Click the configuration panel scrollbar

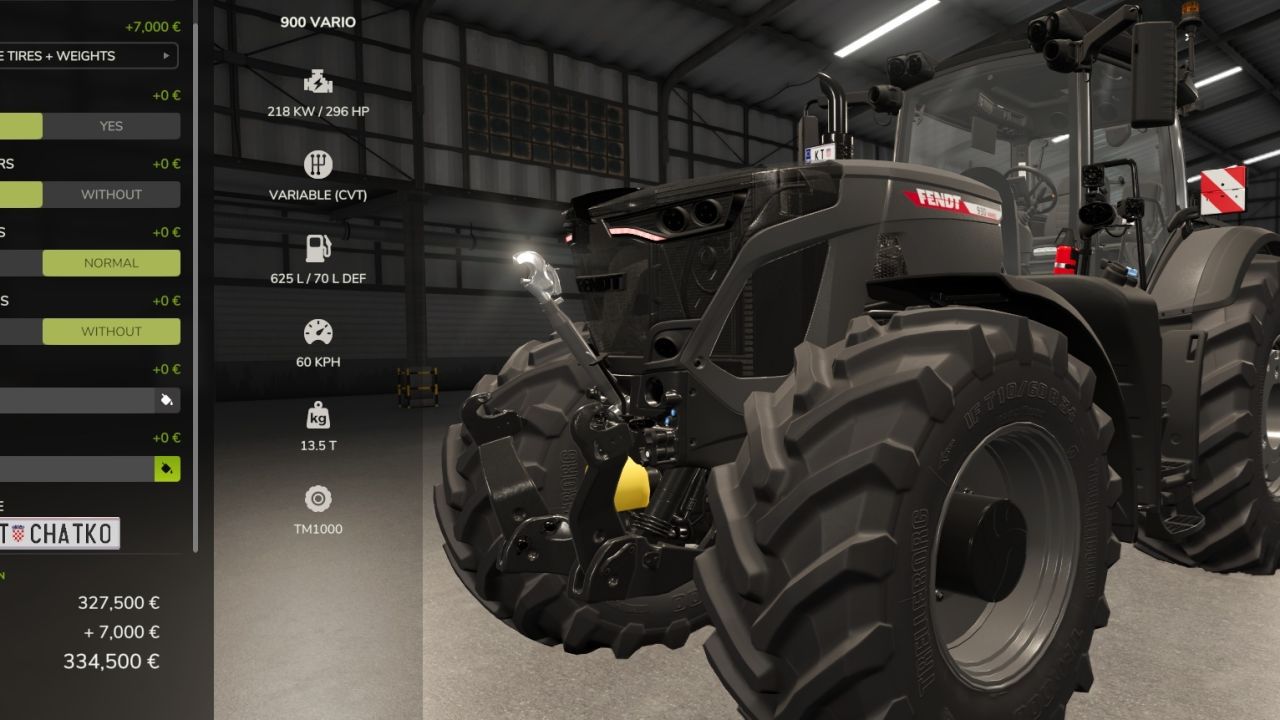(195, 280)
